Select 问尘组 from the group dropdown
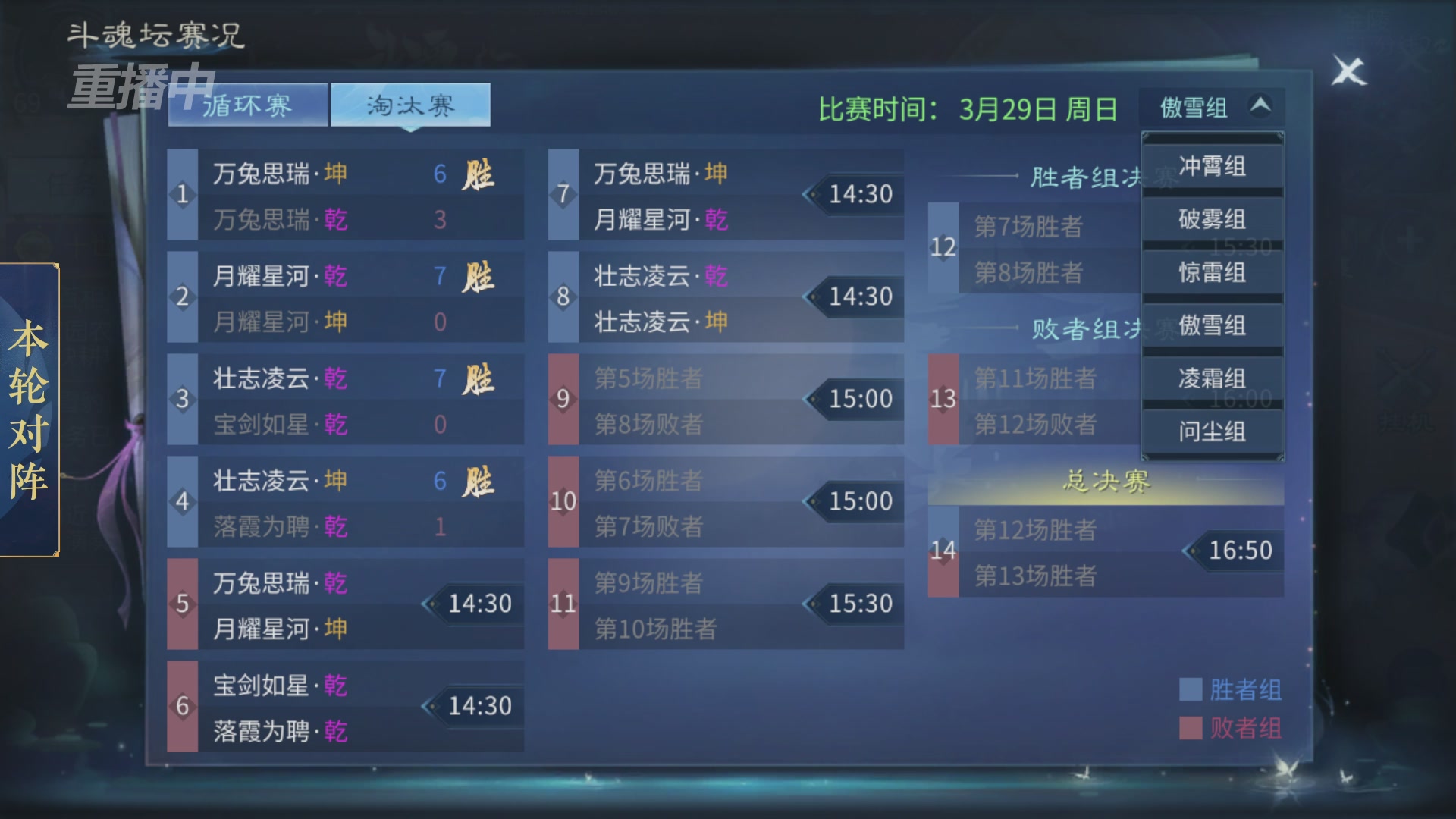 1211,431
